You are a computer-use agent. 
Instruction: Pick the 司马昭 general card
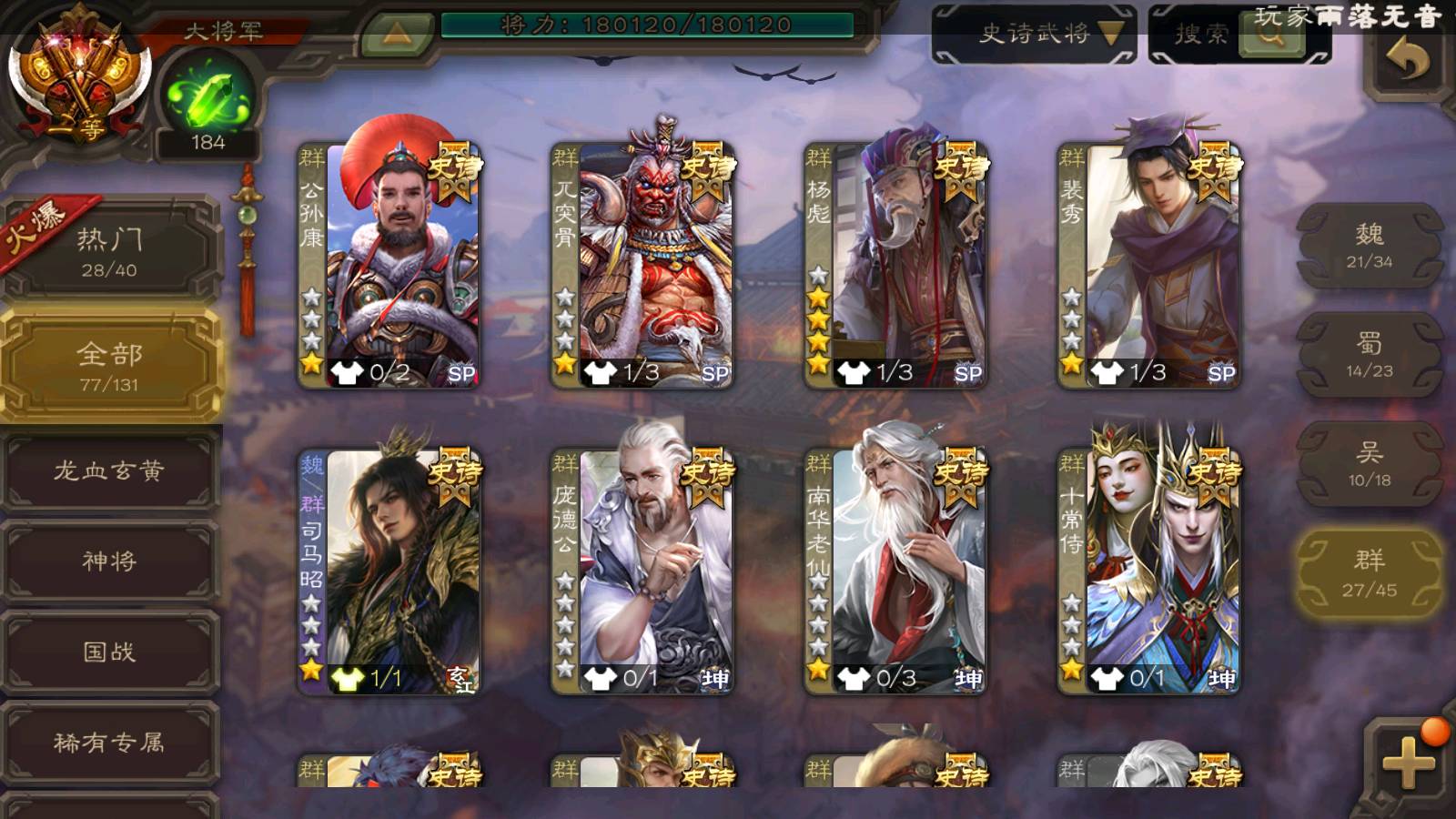[390, 571]
